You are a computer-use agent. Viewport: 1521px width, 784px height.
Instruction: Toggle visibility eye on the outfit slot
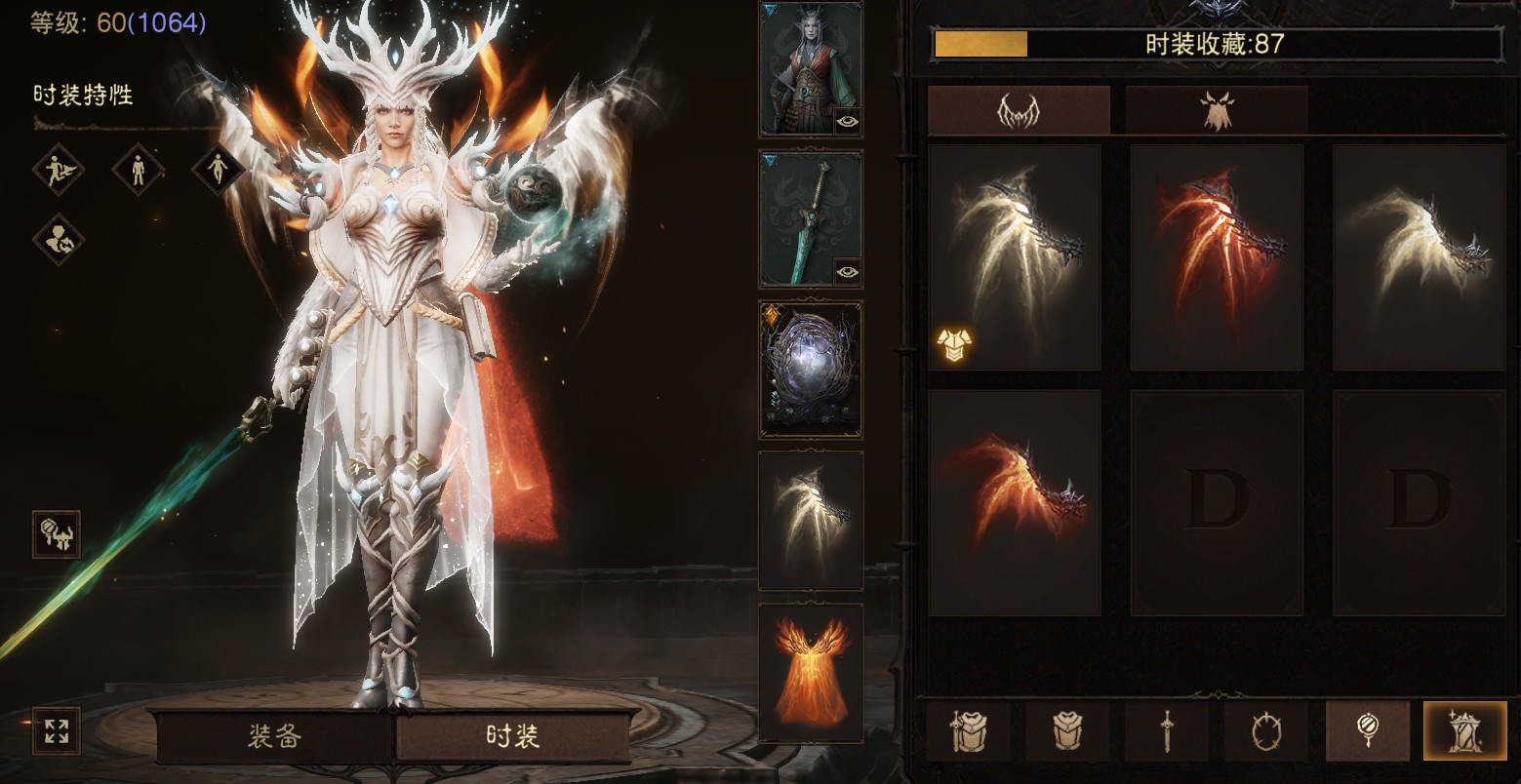click(x=847, y=122)
